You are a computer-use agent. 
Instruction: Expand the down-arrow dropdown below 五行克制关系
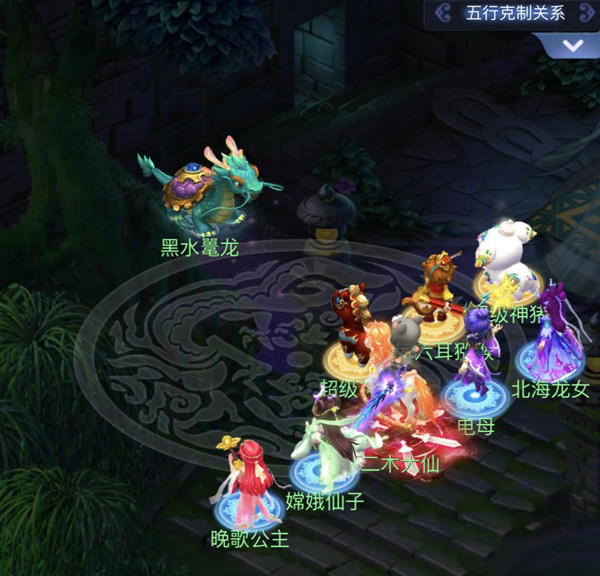(x=573, y=46)
